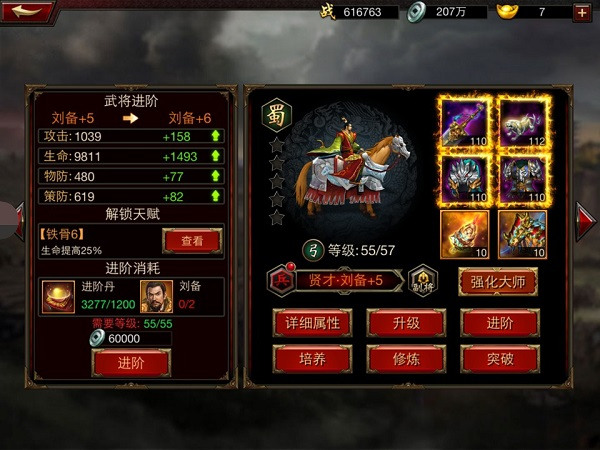600x450 pixels.
Task: Open the 强化大师 enhancement master
Action: click(x=497, y=281)
